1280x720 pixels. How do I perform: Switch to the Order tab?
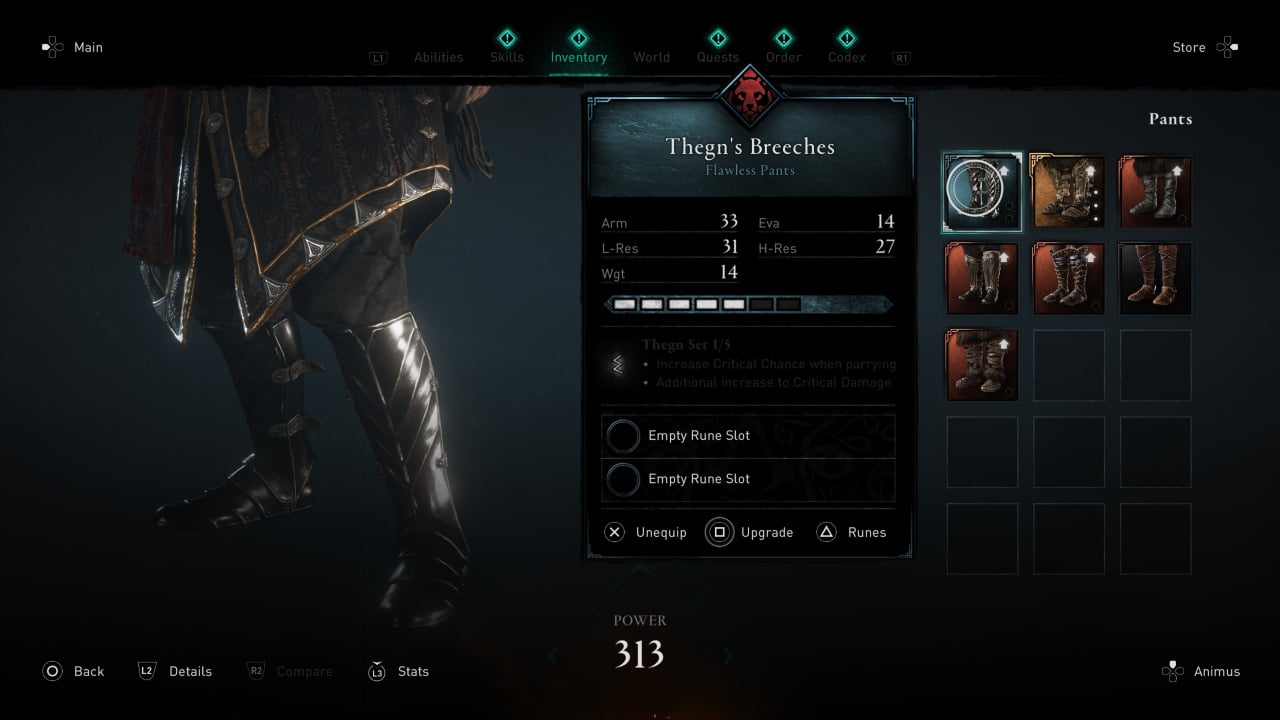tap(783, 56)
